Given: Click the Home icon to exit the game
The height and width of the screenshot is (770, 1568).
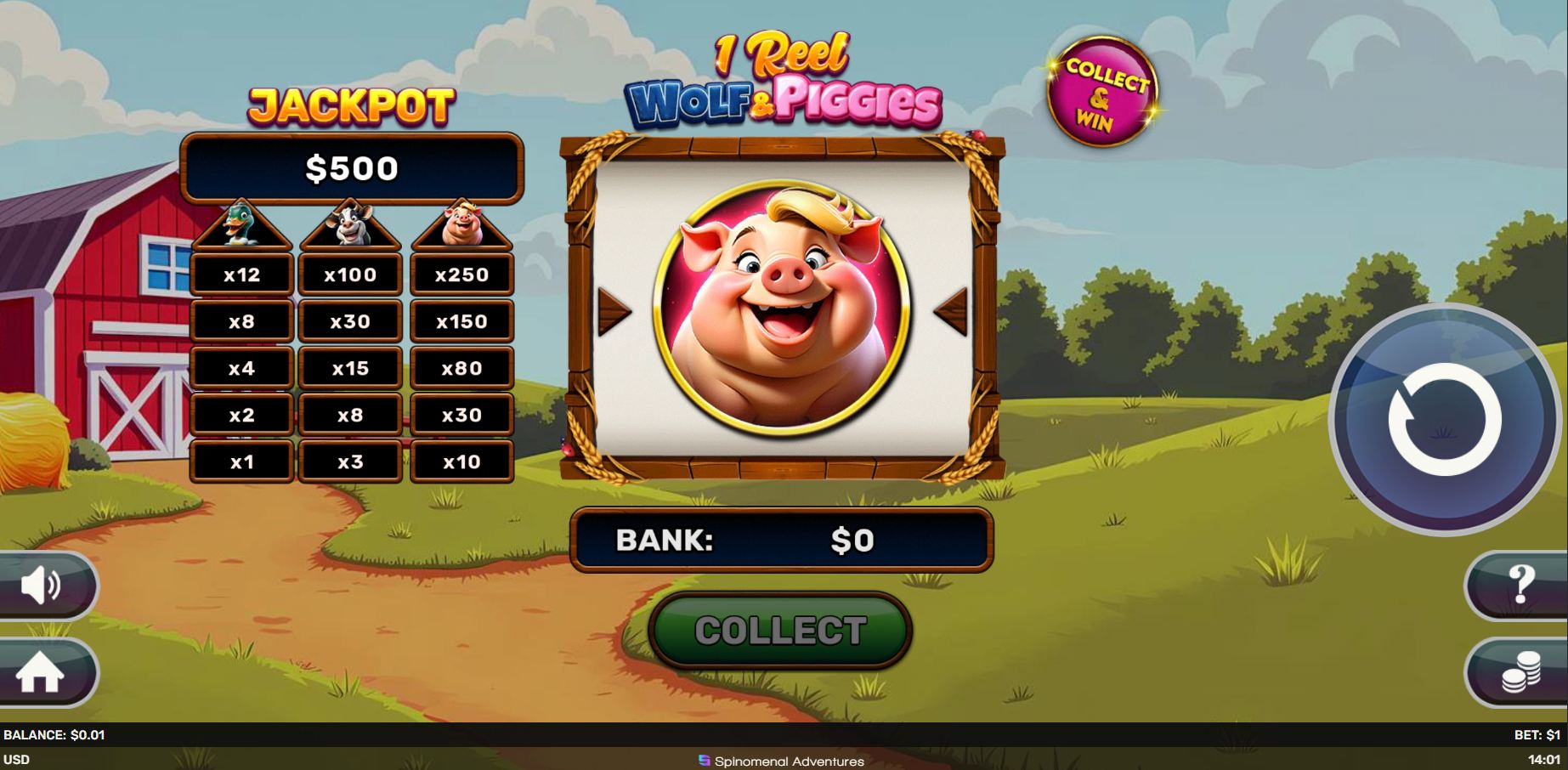Looking at the screenshot, I should [40, 672].
